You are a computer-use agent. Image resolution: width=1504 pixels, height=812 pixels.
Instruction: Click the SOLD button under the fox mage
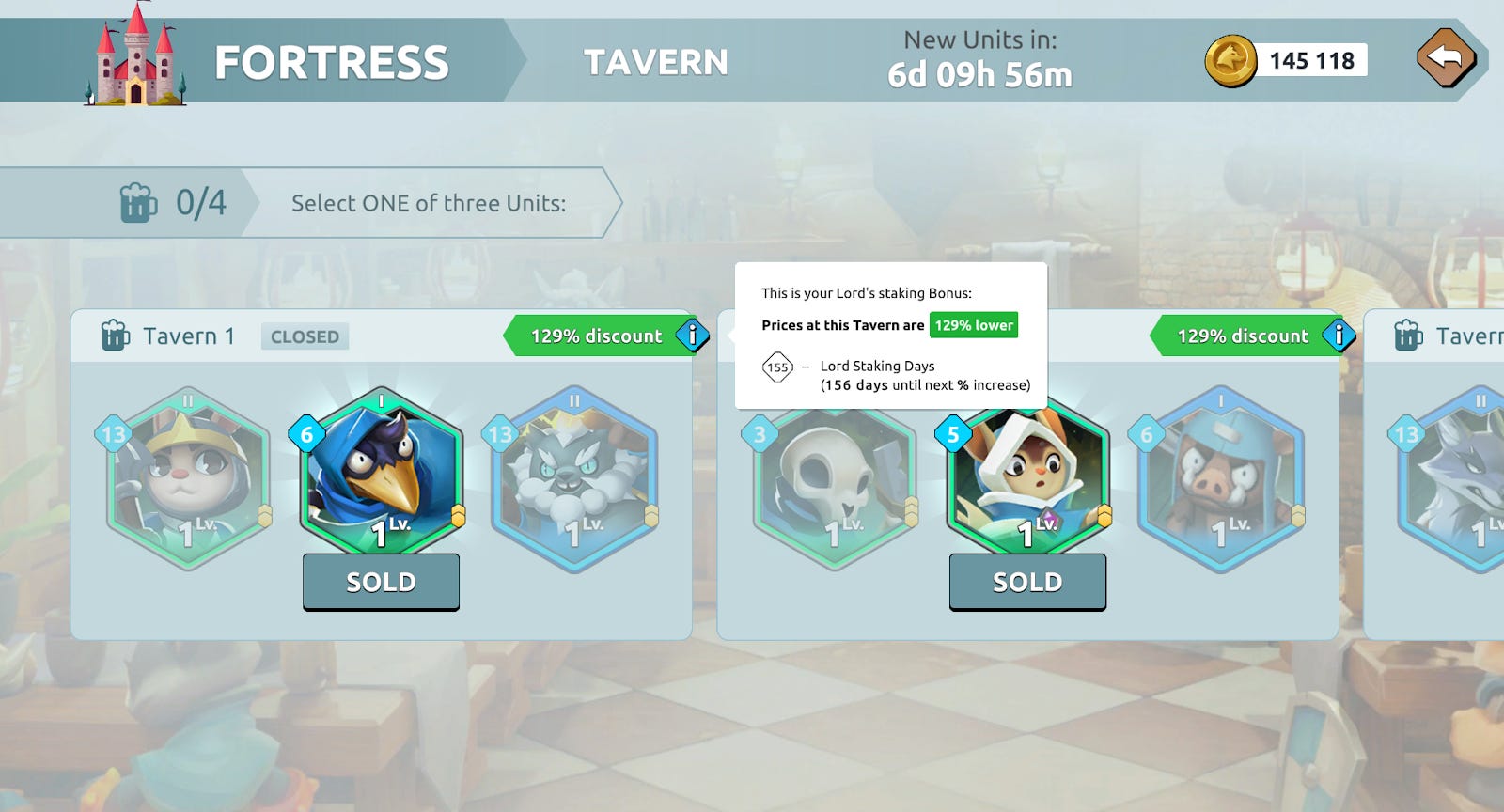coord(1027,582)
